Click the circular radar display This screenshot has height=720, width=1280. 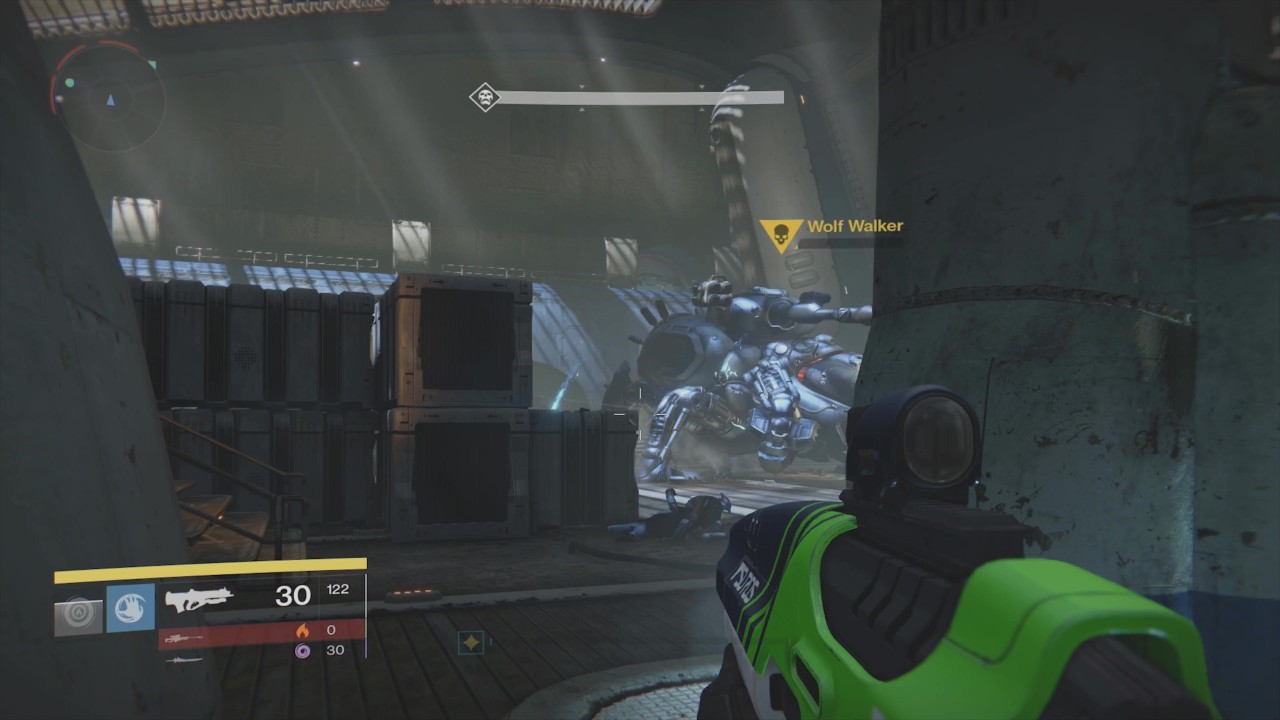(108, 96)
